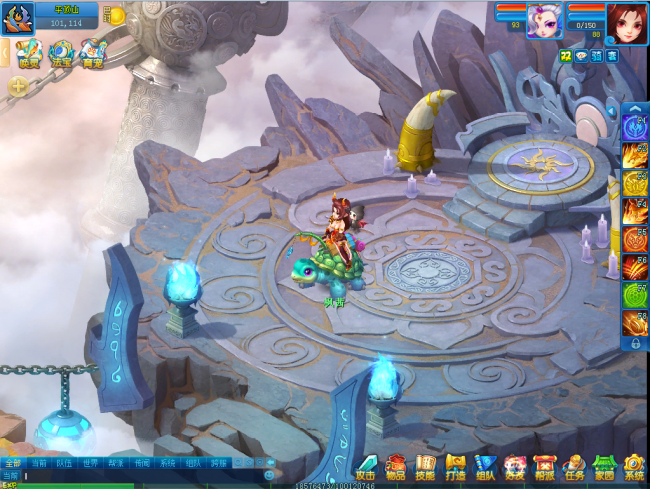Viewport: 650px width, 489px height.
Task: Open the 唤灵 (Spirit Summon) menu
Action: [29, 52]
